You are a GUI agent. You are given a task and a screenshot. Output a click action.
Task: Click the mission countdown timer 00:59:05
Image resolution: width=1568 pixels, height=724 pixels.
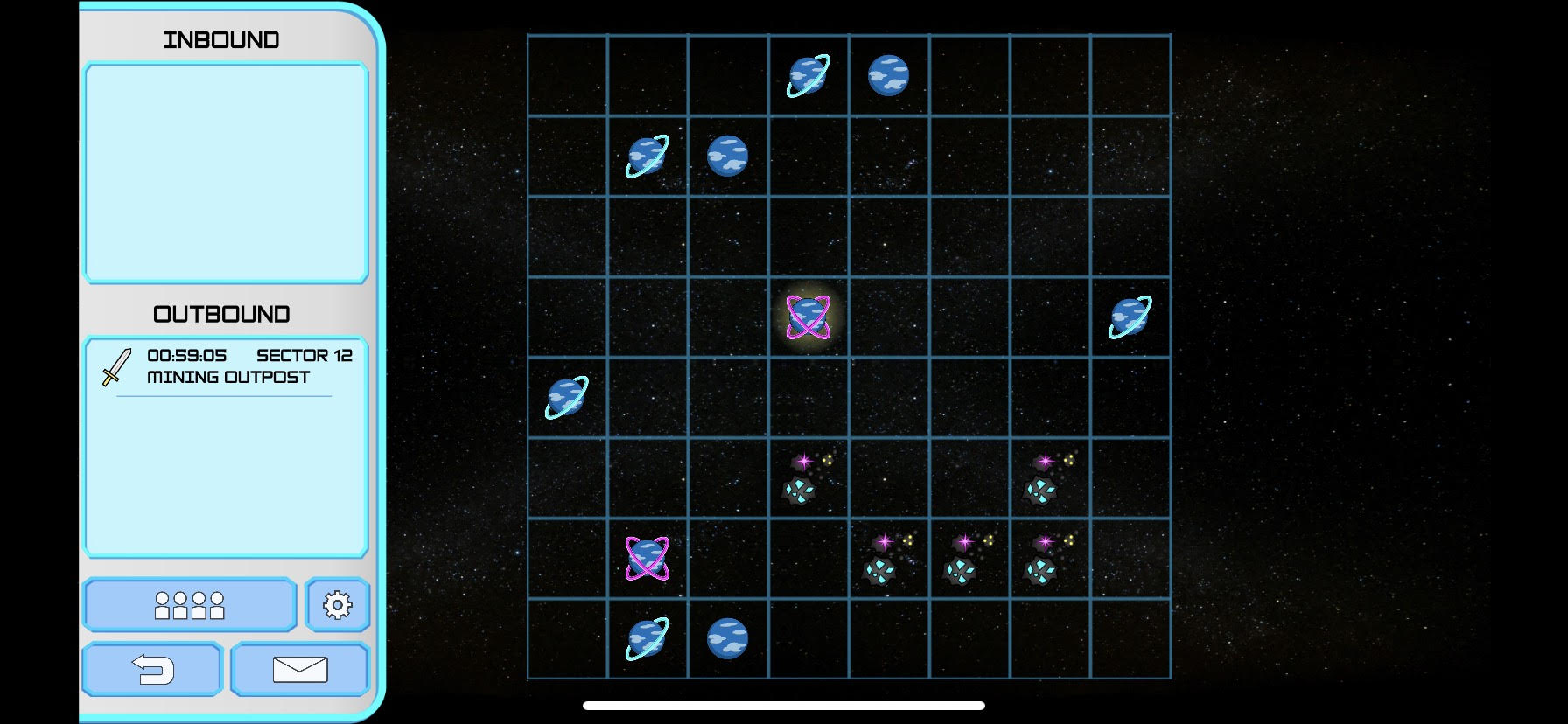pos(186,355)
